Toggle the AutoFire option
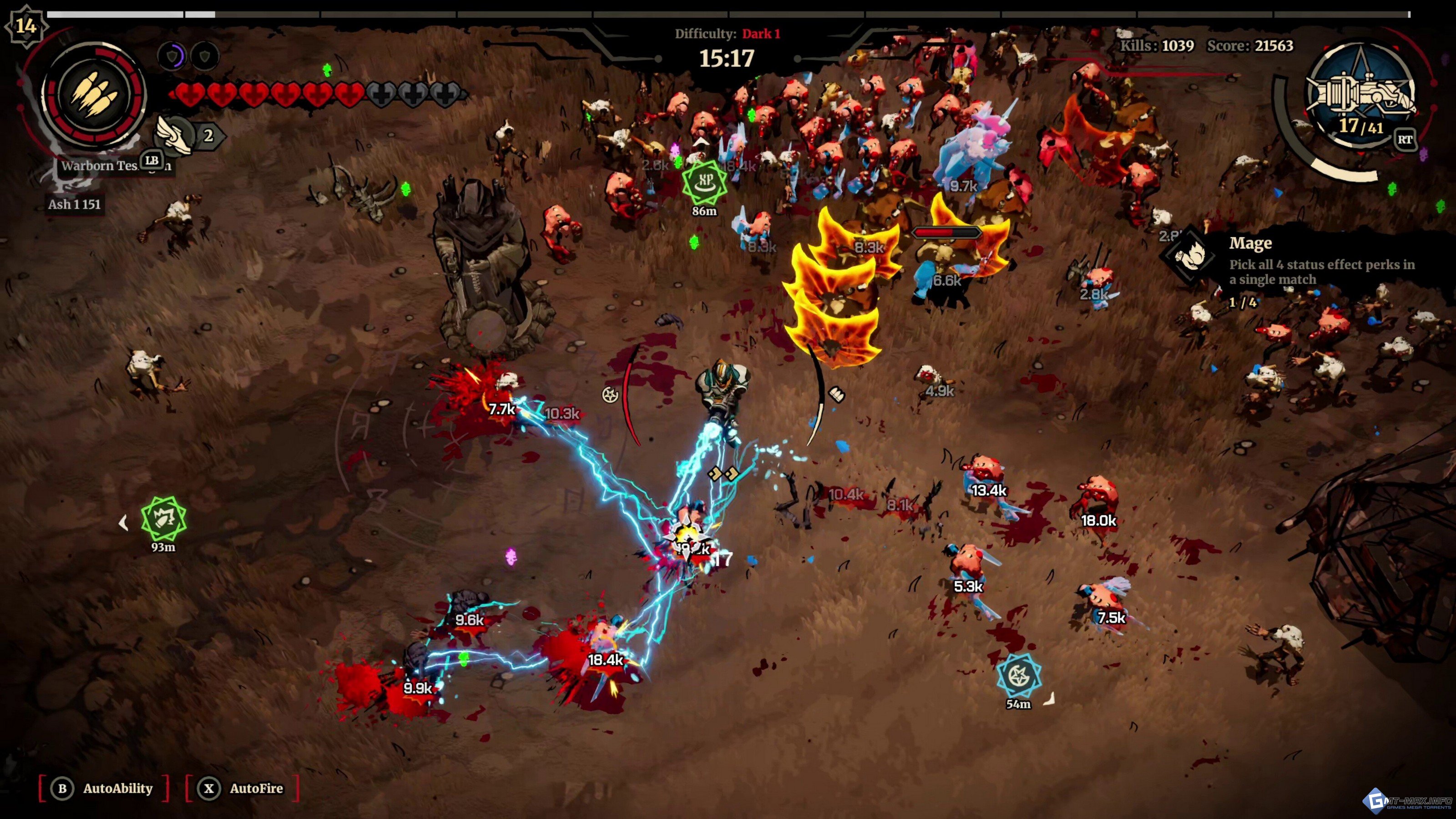This screenshot has height=819, width=1456. (243, 788)
